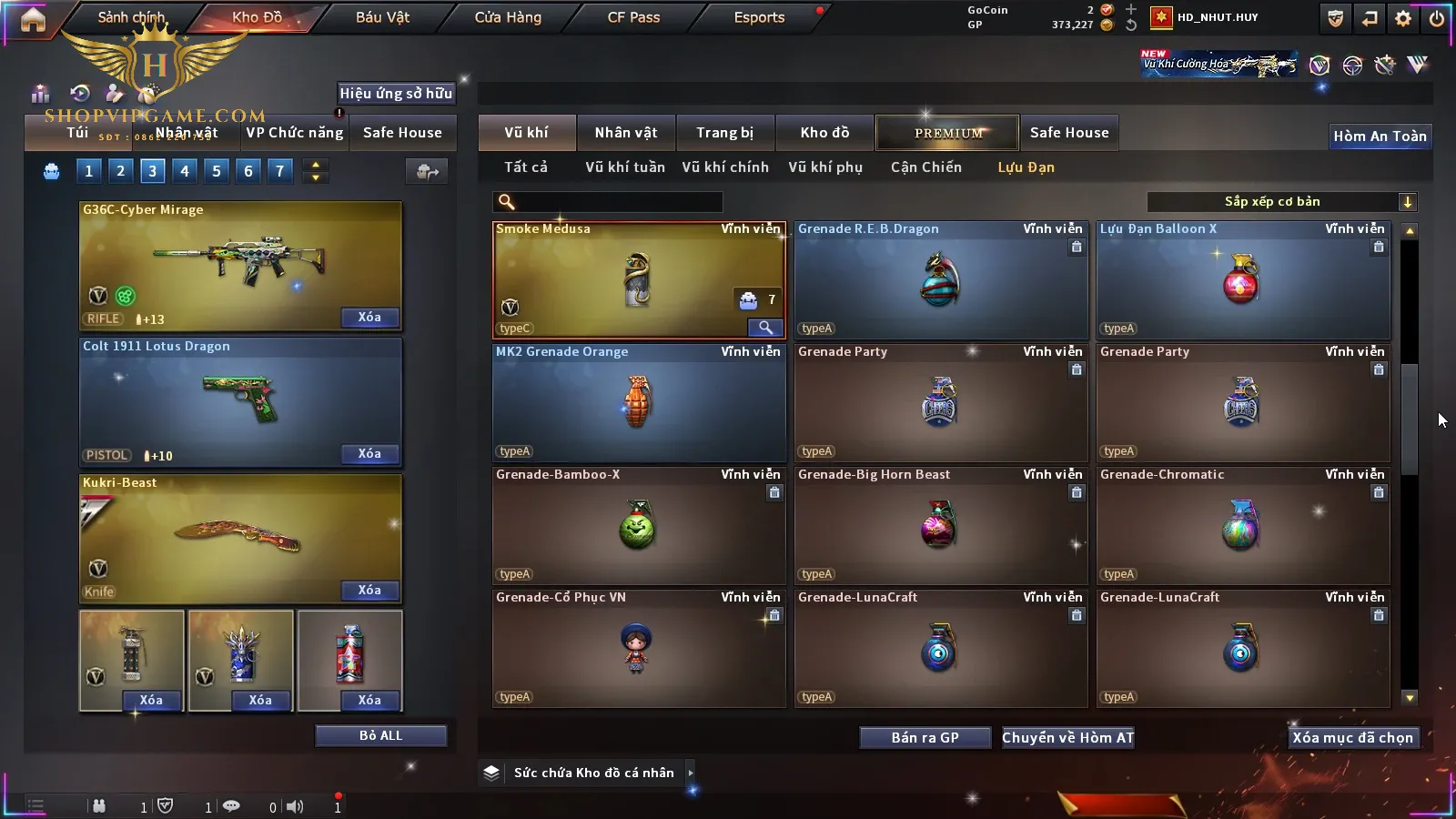Sell selected item with Bán ra GP
This screenshot has height=819, width=1456.
click(925, 738)
